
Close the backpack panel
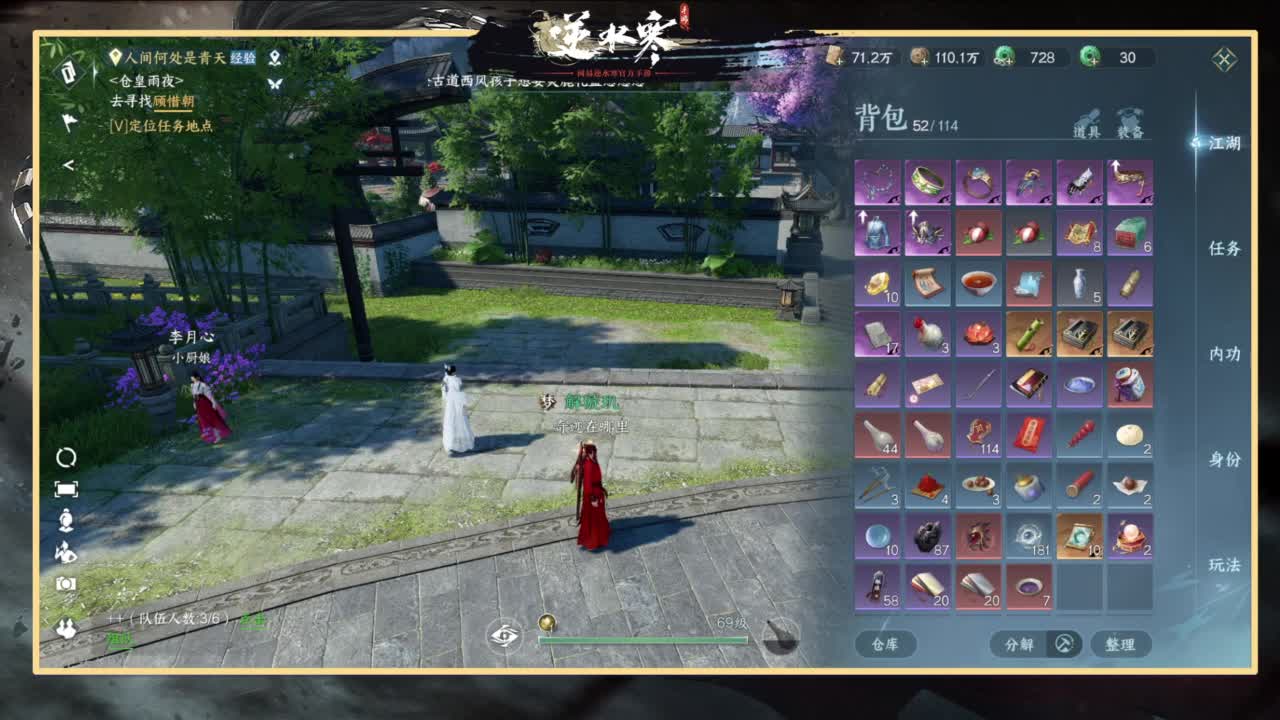coord(1224,59)
